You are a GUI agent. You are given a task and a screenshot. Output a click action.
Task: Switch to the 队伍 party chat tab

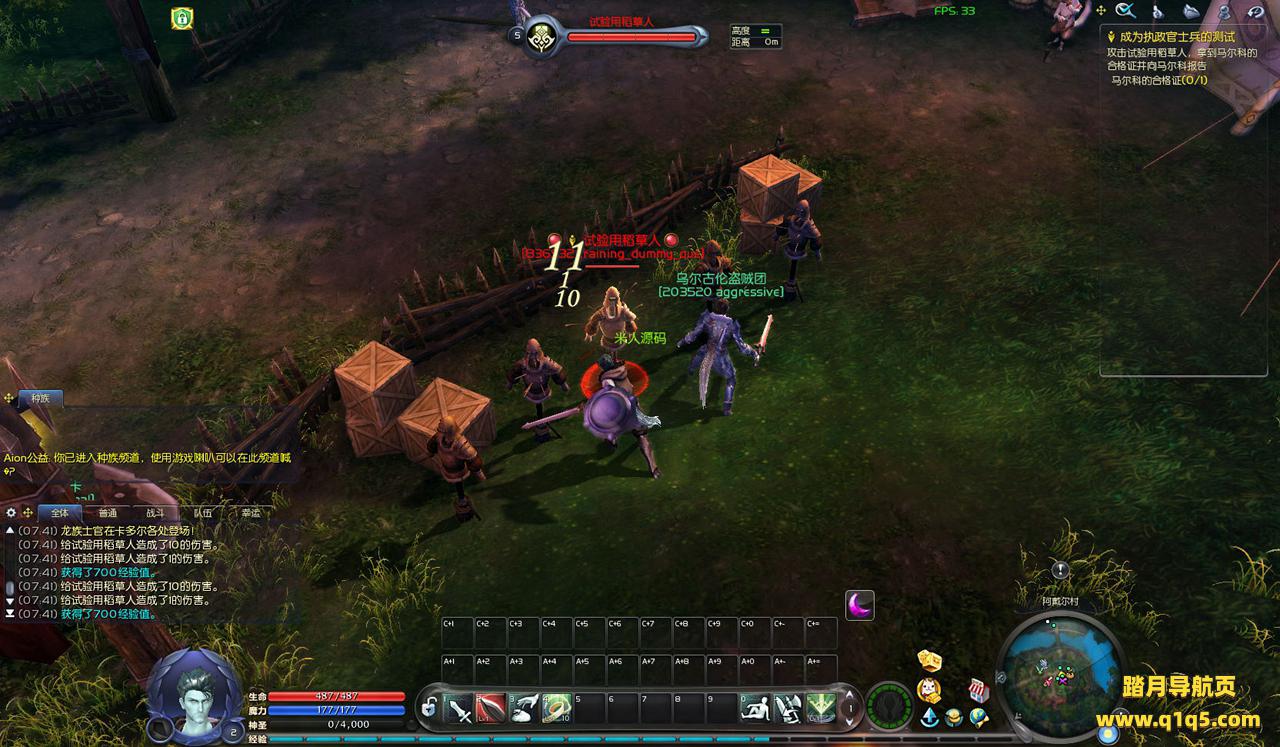[x=203, y=513]
